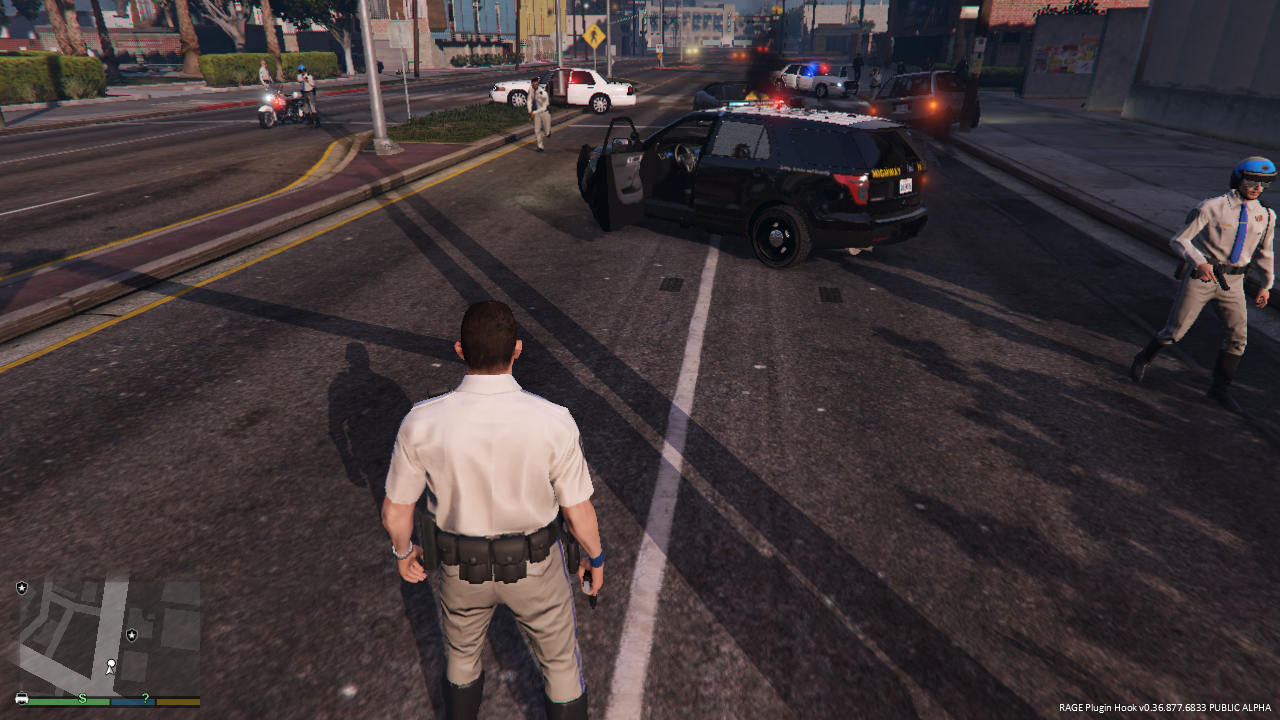Click the white player arrow on the minimap

click(x=110, y=666)
